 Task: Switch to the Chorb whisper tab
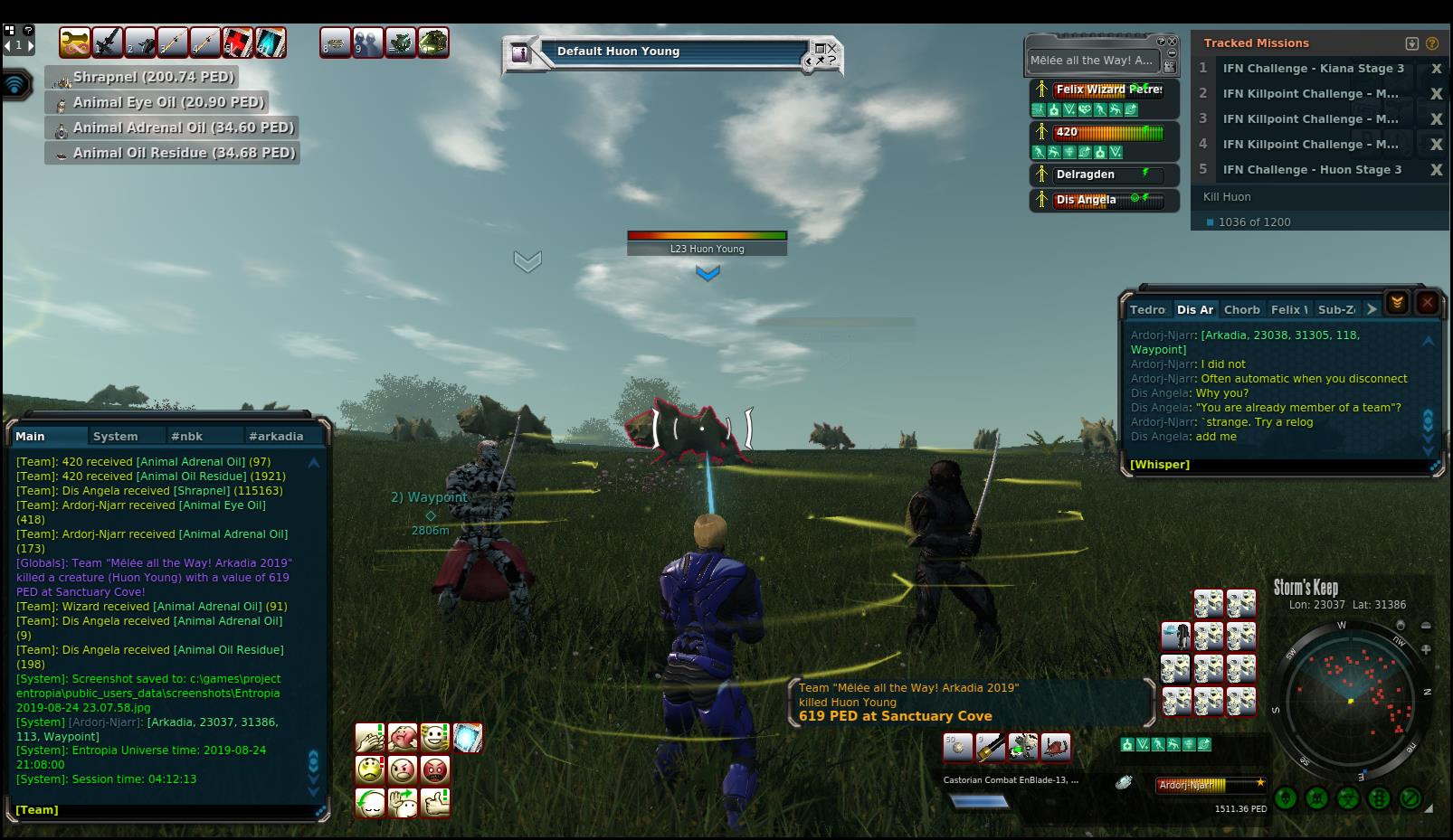tap(1241, 309)
